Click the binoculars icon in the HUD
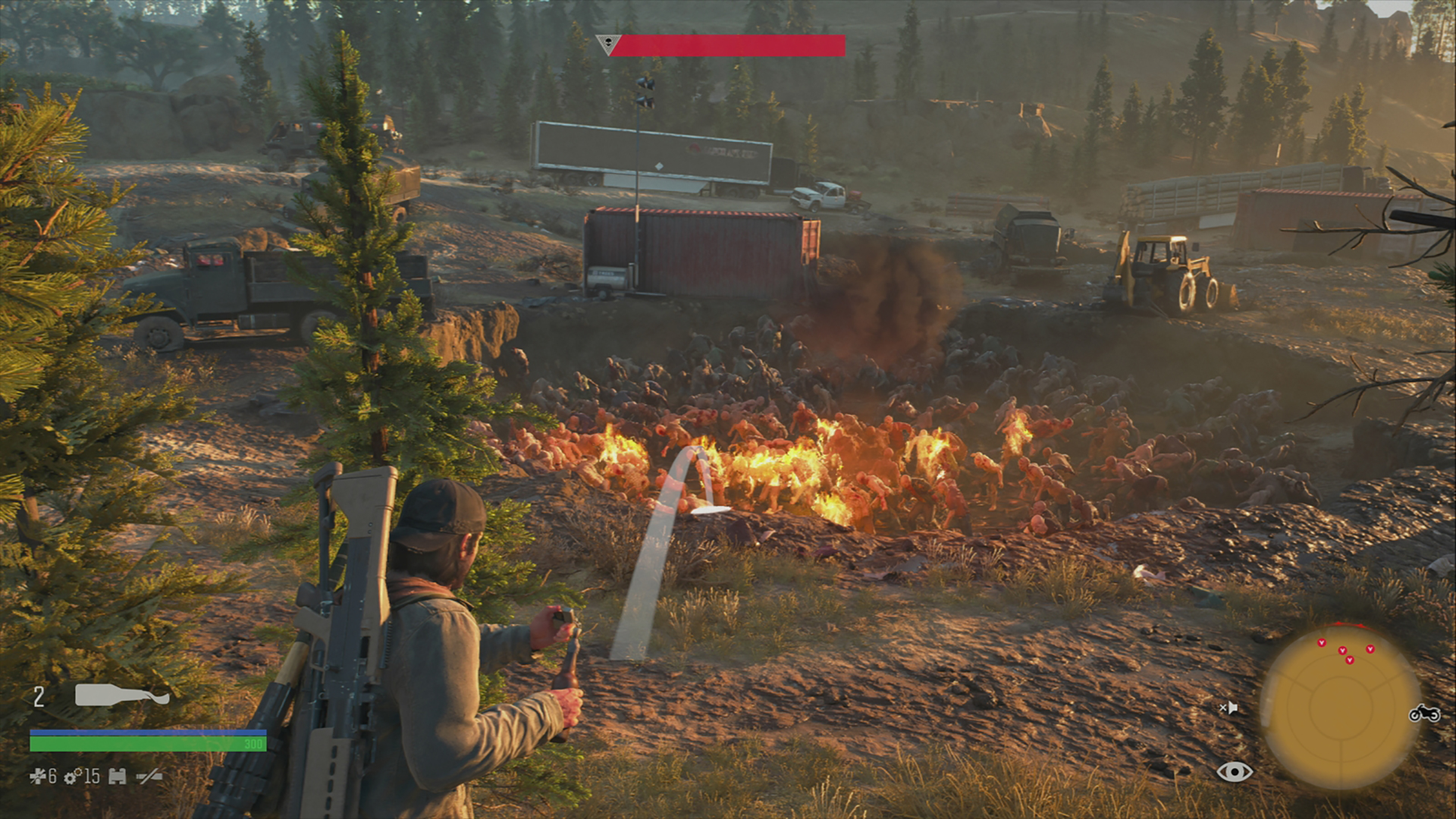The width and height of the screenshot is (1456, 819). [x=117, y=777]
